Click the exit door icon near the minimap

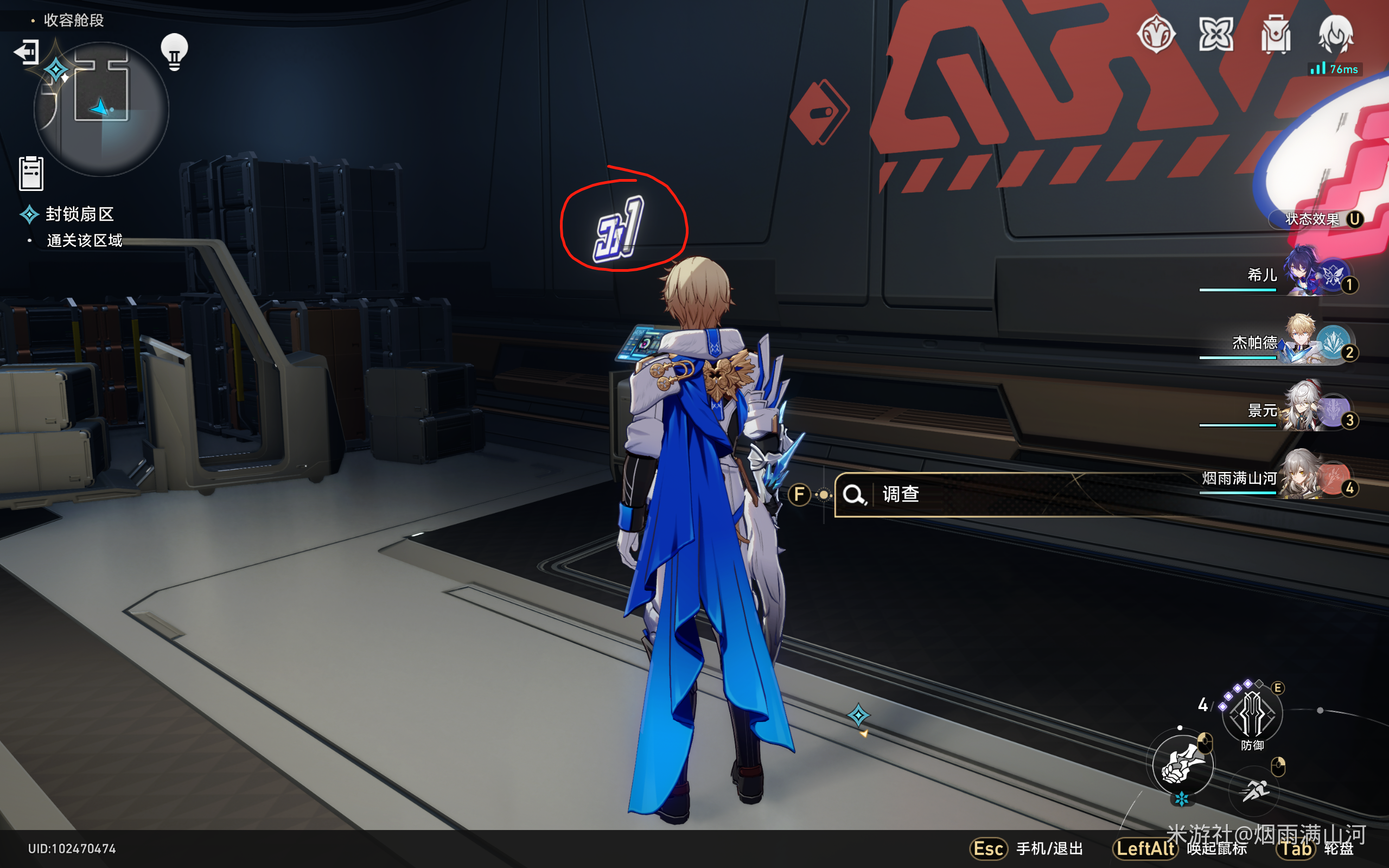[x=27, y=52]
